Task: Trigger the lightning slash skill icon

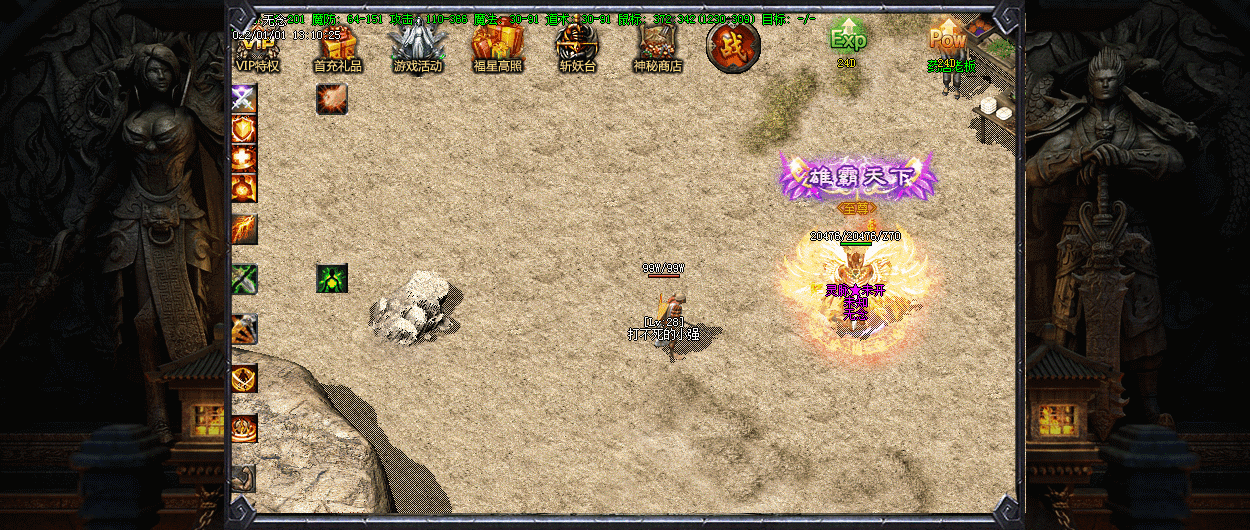Action: click(244, 229)
